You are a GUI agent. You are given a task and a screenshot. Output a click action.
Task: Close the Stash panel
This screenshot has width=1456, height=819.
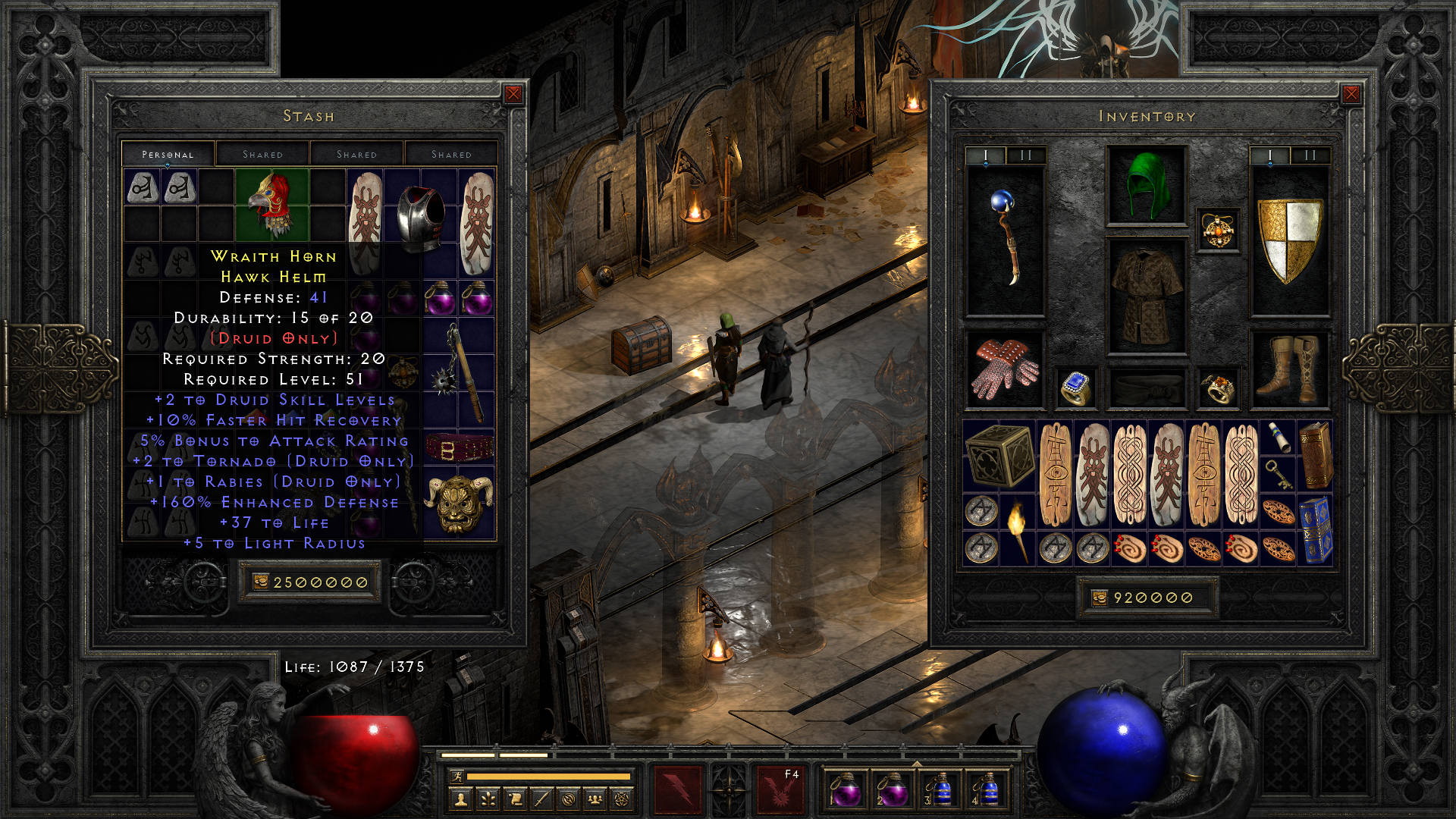(x=513, y=94)
